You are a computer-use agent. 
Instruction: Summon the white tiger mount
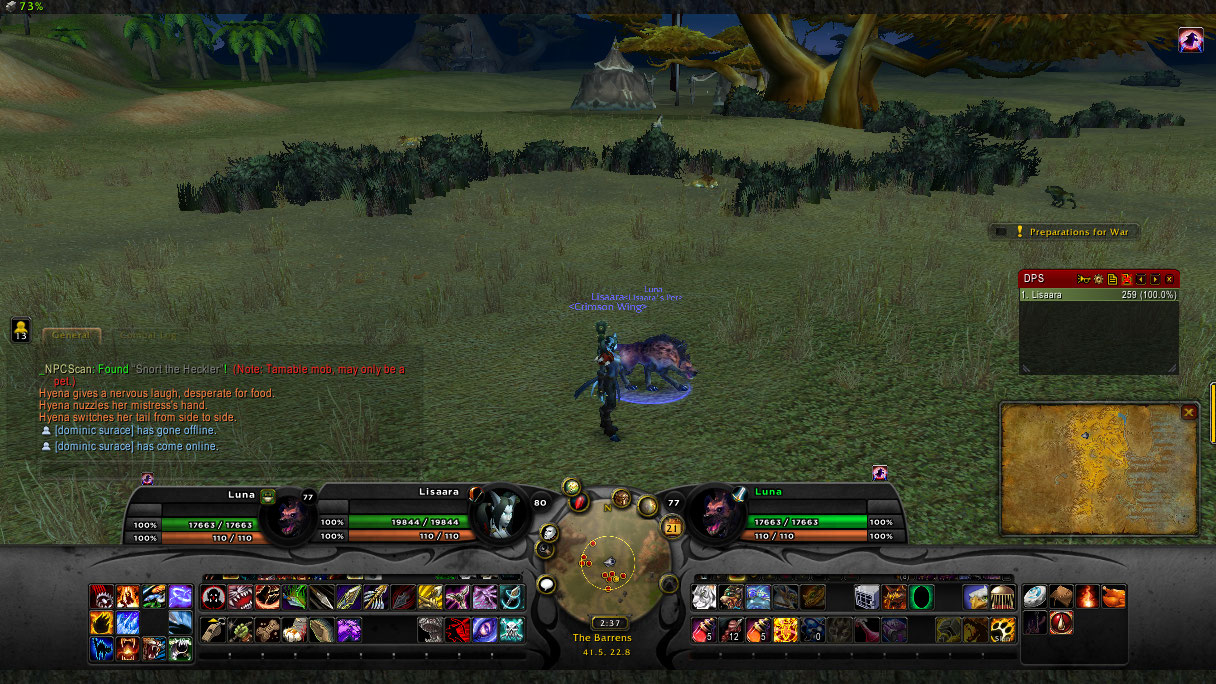[x=704, y=597]
